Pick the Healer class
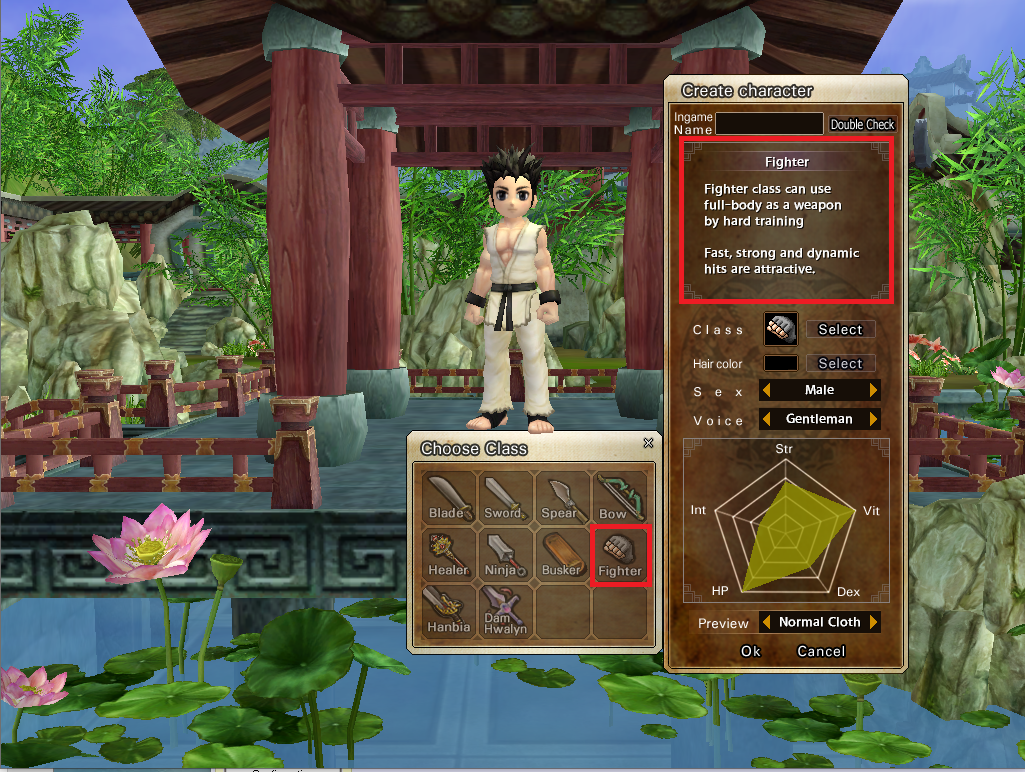Screen dimensions: 1025x772 (x=447, y=554)
